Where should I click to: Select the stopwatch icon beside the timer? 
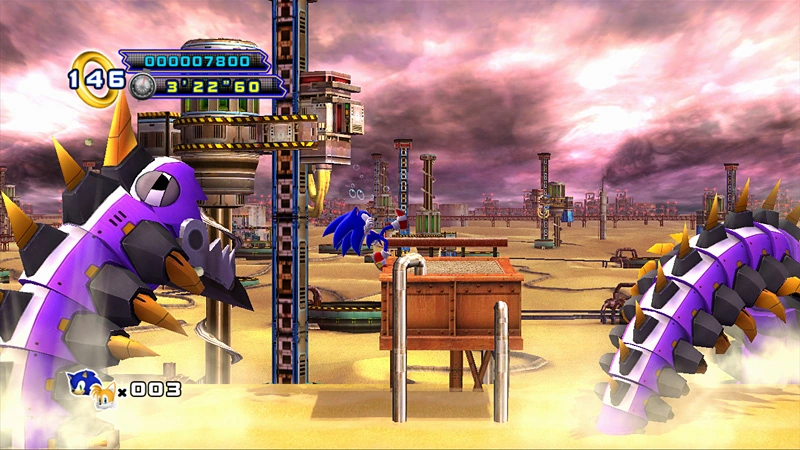pos(142,86)
